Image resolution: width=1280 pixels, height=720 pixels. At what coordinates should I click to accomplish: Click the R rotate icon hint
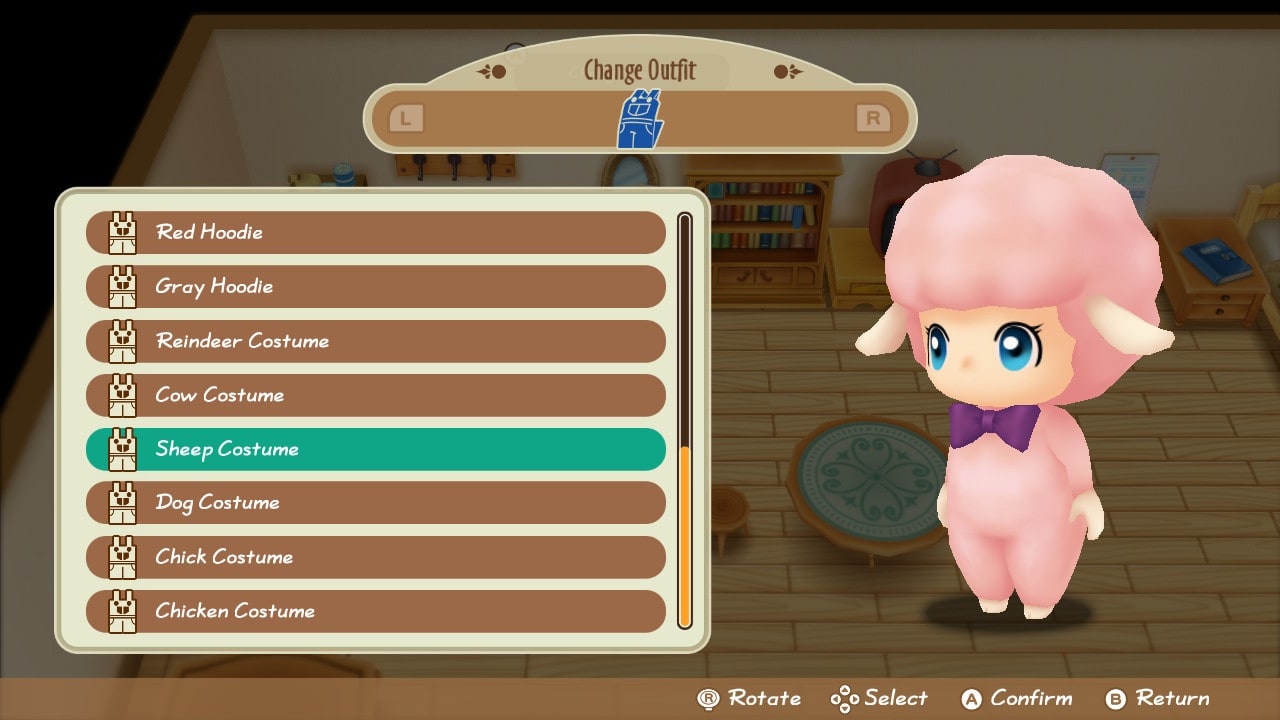tap(711, 698)
